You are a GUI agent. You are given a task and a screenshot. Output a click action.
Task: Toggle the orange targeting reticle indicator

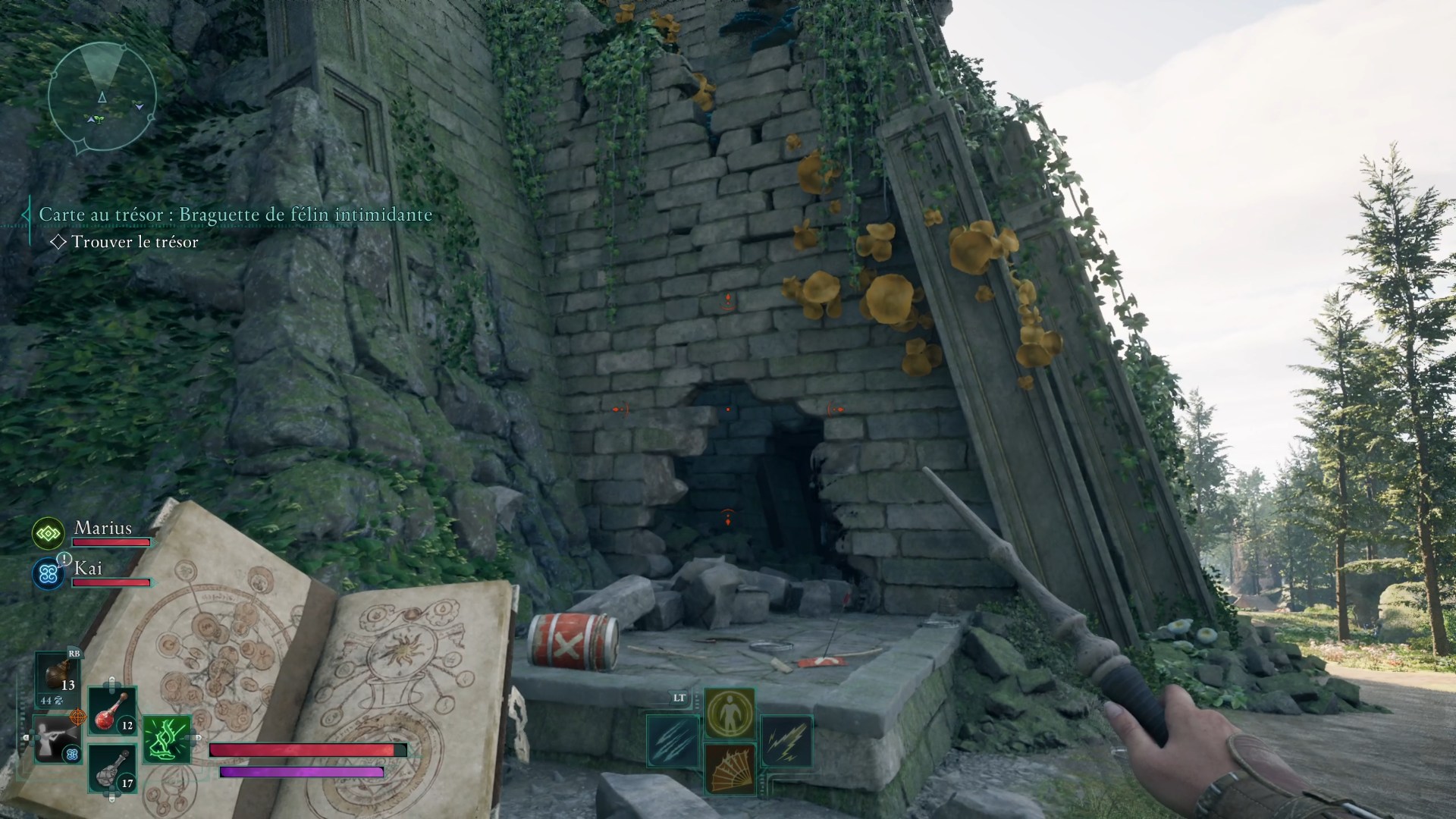tap(79, 717)
